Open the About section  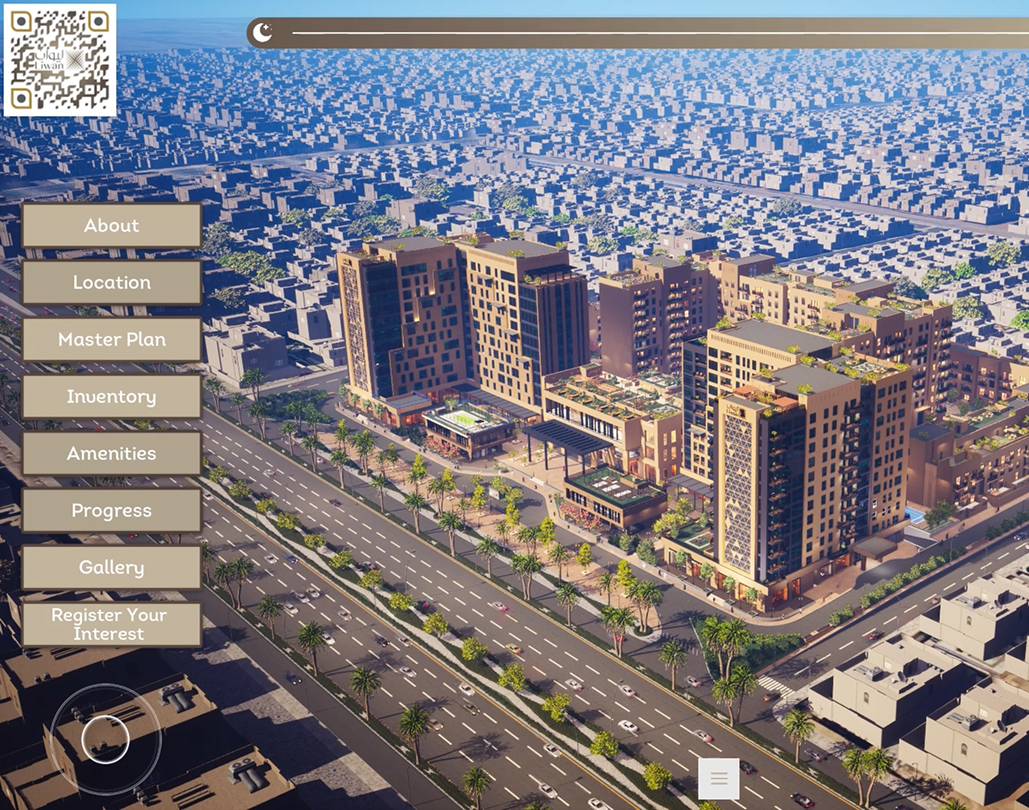pyautogui.click(x=112, y=226)
